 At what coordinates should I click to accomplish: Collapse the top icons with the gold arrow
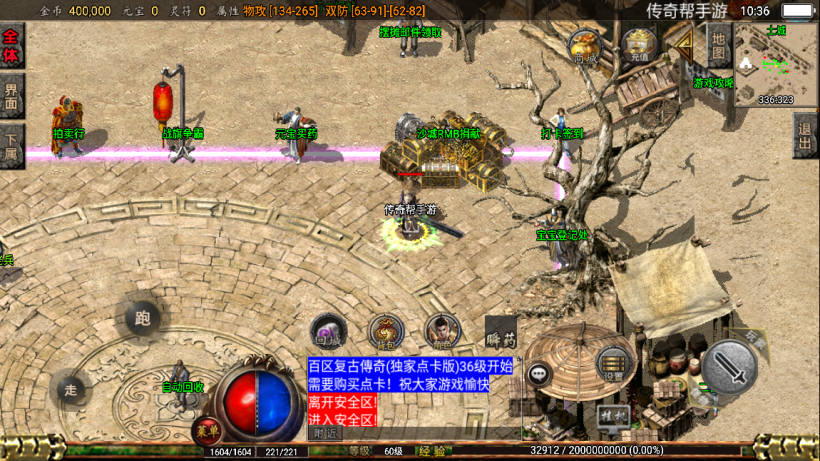click(685, 45)
